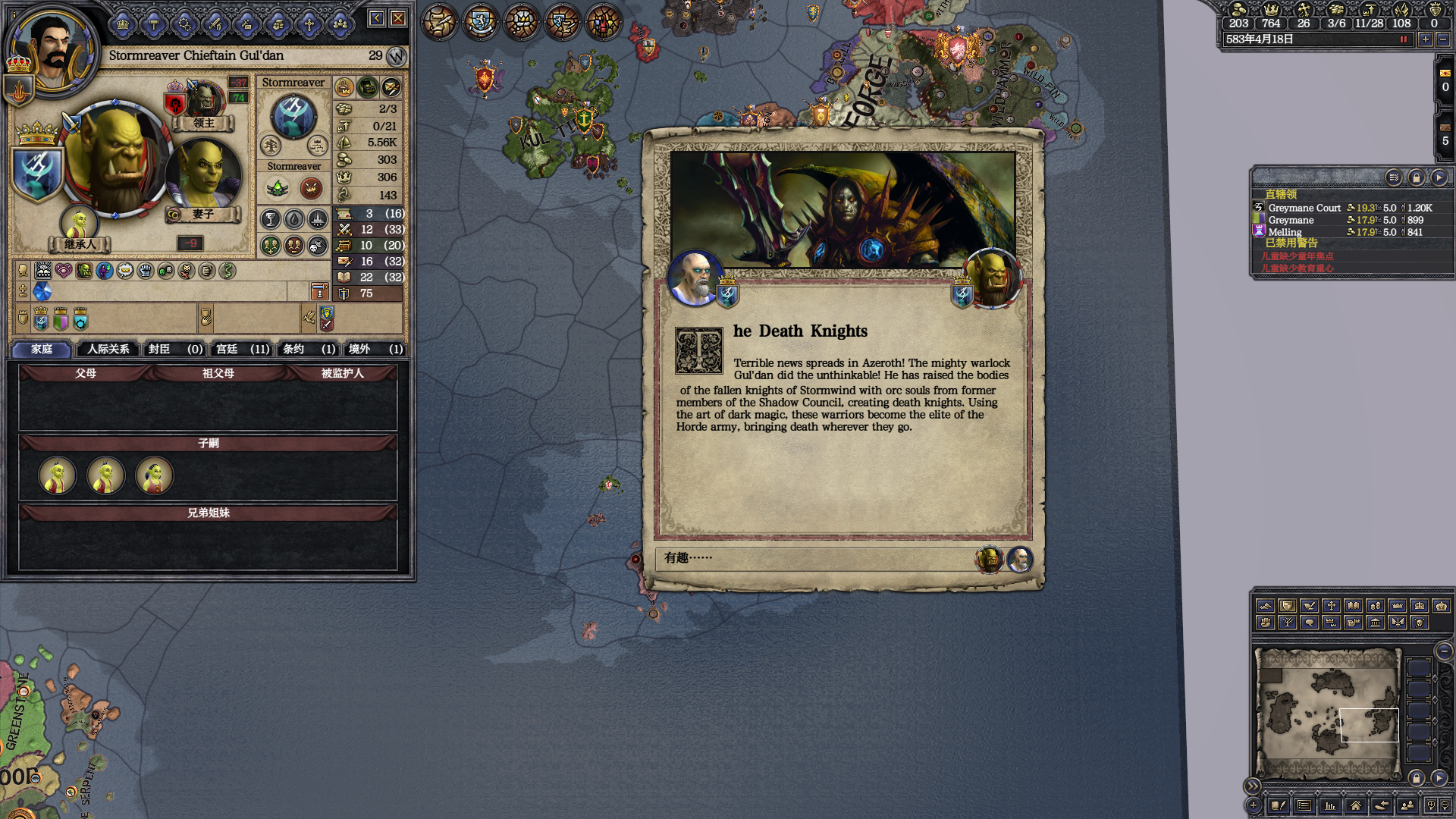Switch to the 宫廷 court tab
The height and width of the screenshot is (819, 1456).
tap(242, 349)
